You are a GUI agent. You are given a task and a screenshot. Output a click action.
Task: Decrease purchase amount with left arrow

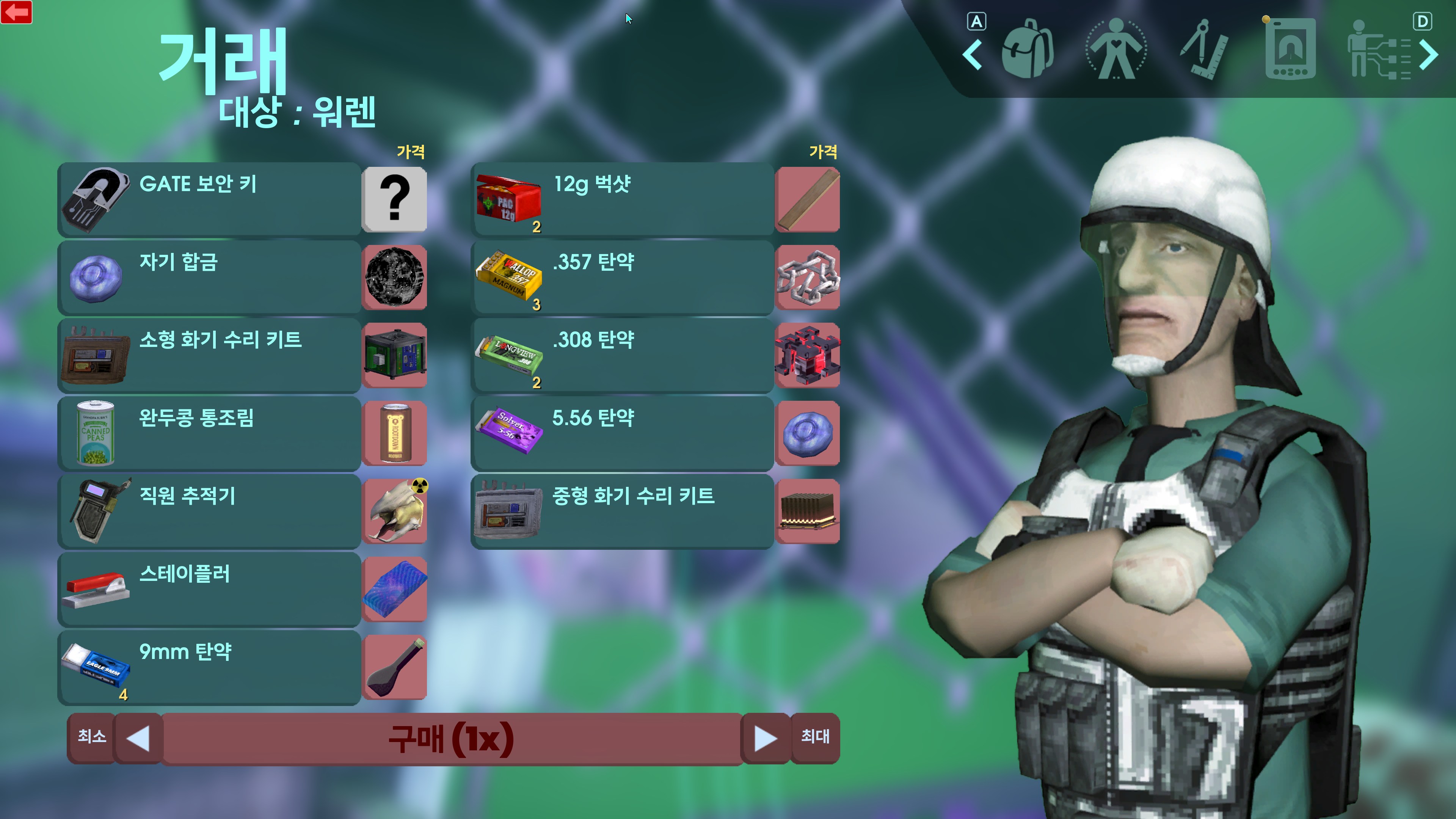tap(138, 739)
